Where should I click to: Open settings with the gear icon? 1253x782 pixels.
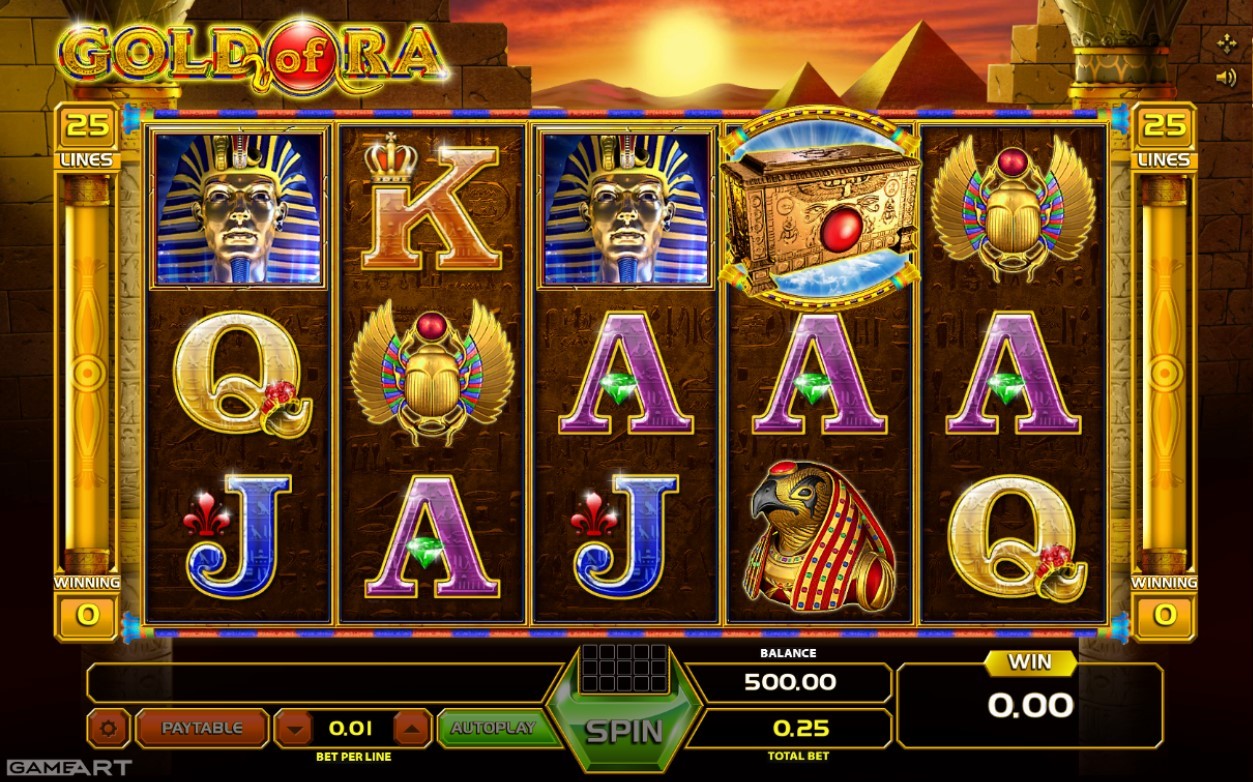click(x=108, y=729)
